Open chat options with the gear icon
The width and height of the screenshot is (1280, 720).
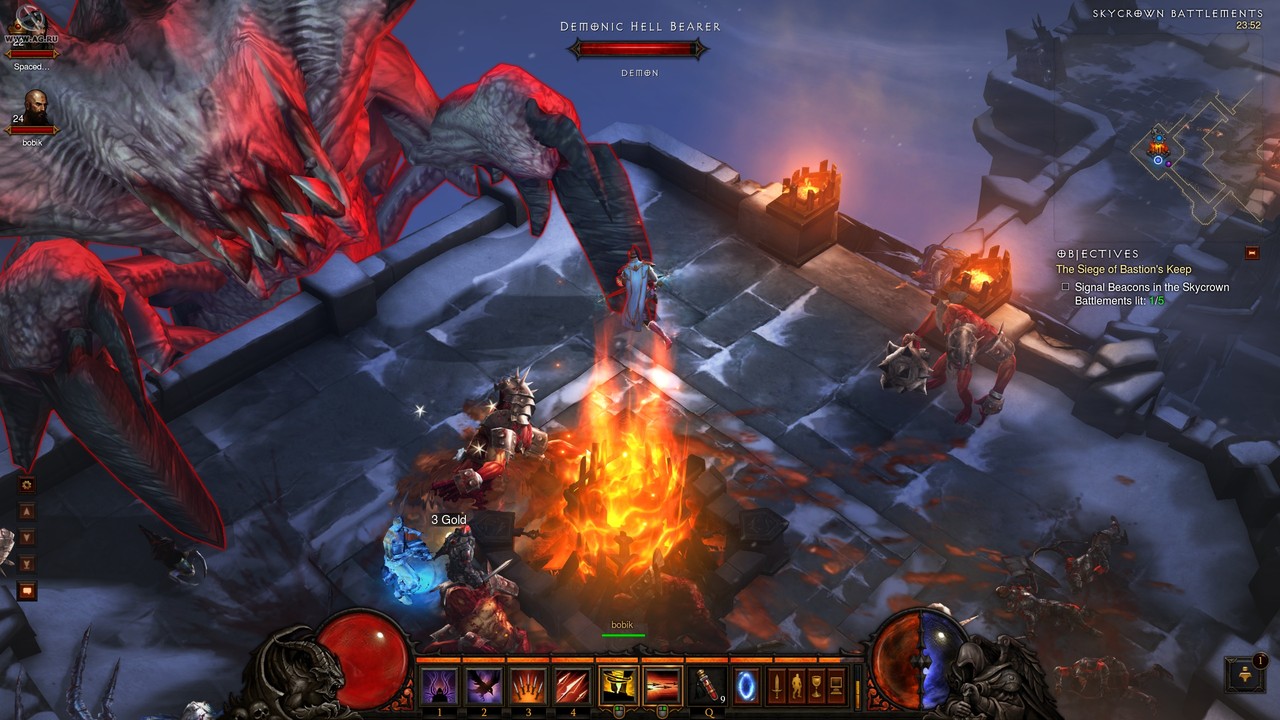pyautogui.click(x=27, y=485)
